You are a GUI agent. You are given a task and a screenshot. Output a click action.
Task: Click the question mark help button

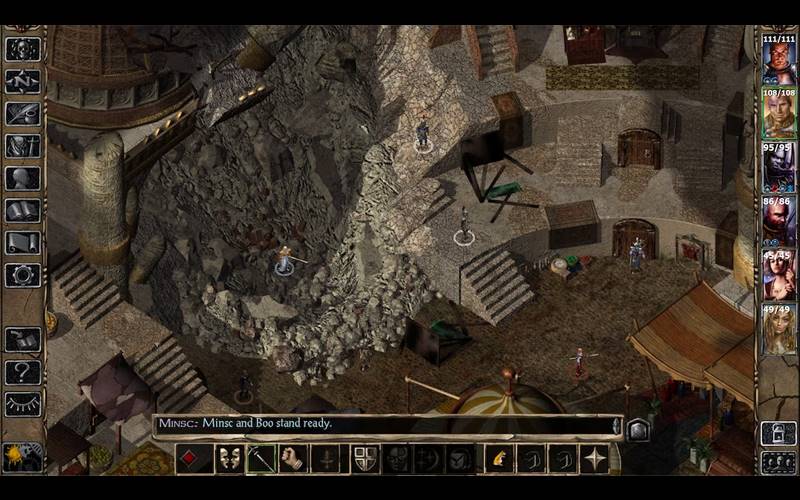click(x=22, y=372)
